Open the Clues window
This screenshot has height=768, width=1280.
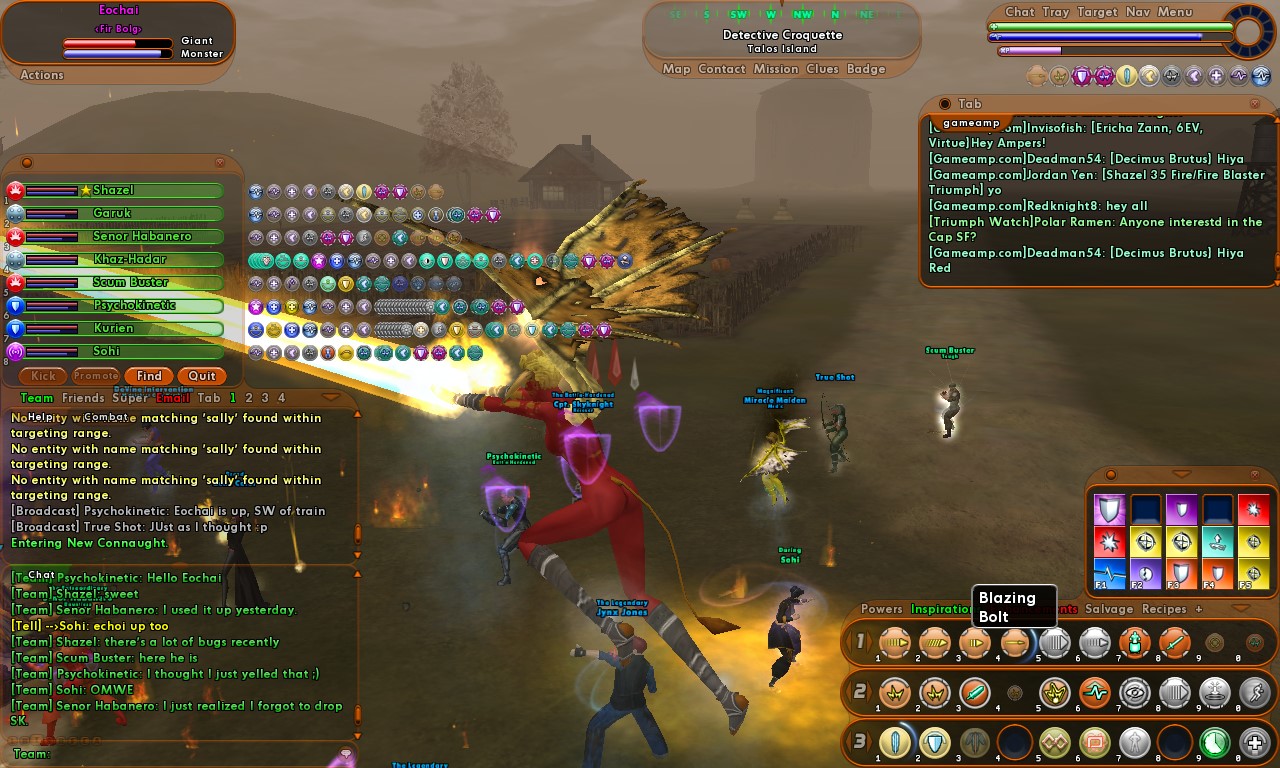pyautogui.click(x=822, y=69)
